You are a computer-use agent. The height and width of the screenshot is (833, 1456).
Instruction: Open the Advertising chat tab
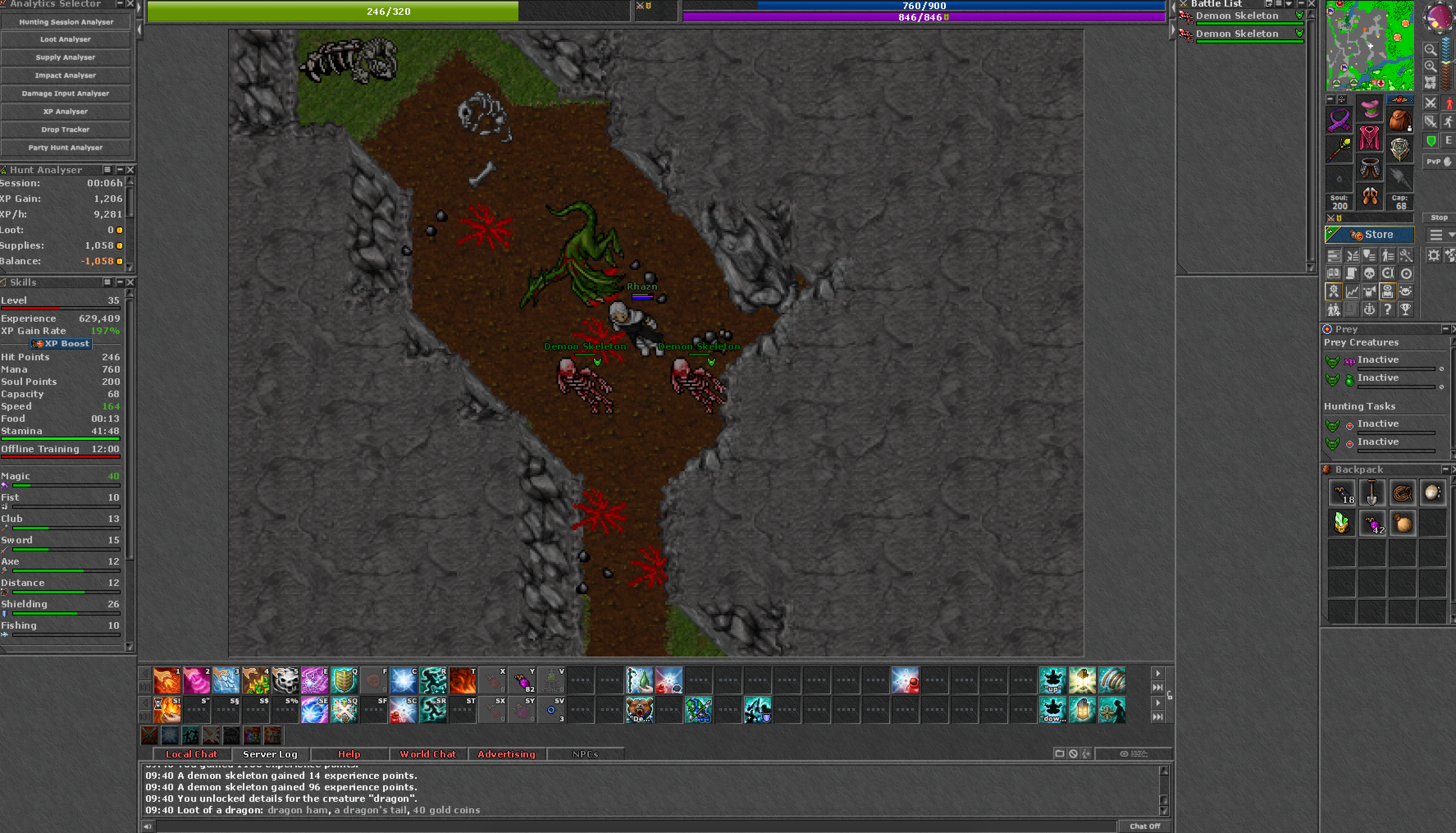point(507,754)
